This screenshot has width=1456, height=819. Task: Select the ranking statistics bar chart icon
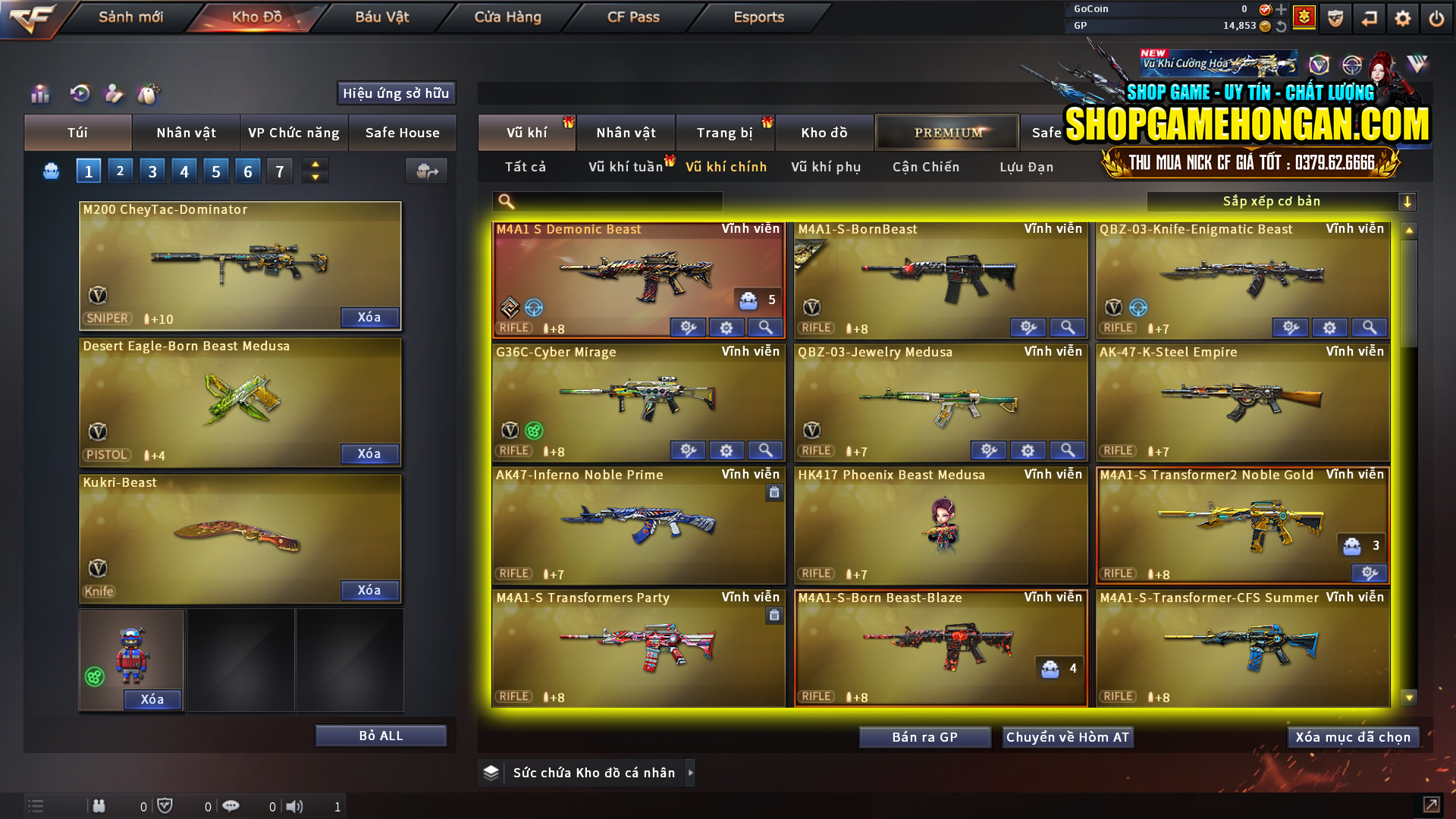[39, 94]
